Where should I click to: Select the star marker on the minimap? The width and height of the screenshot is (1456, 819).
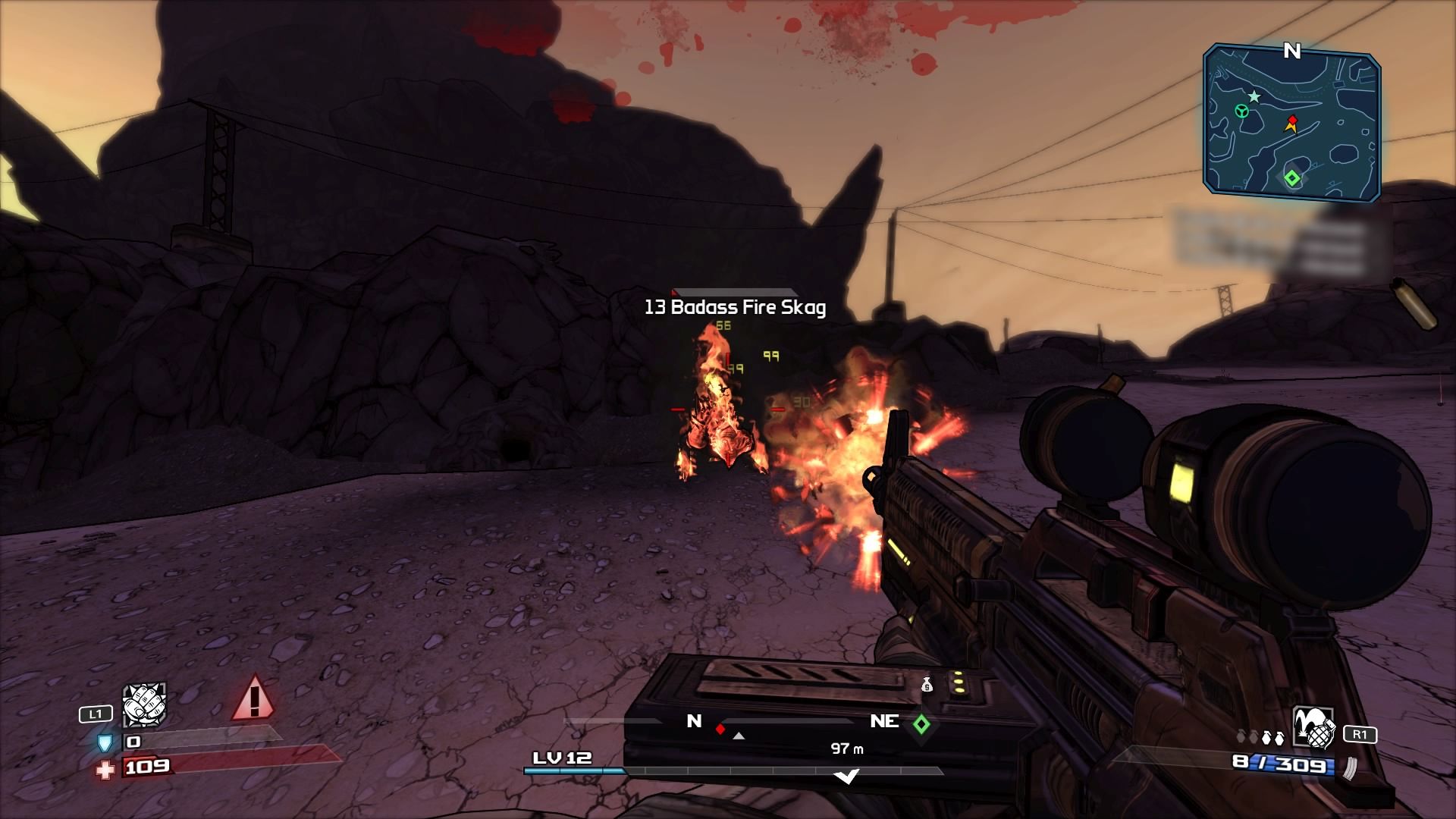(x=1254, y=96)
